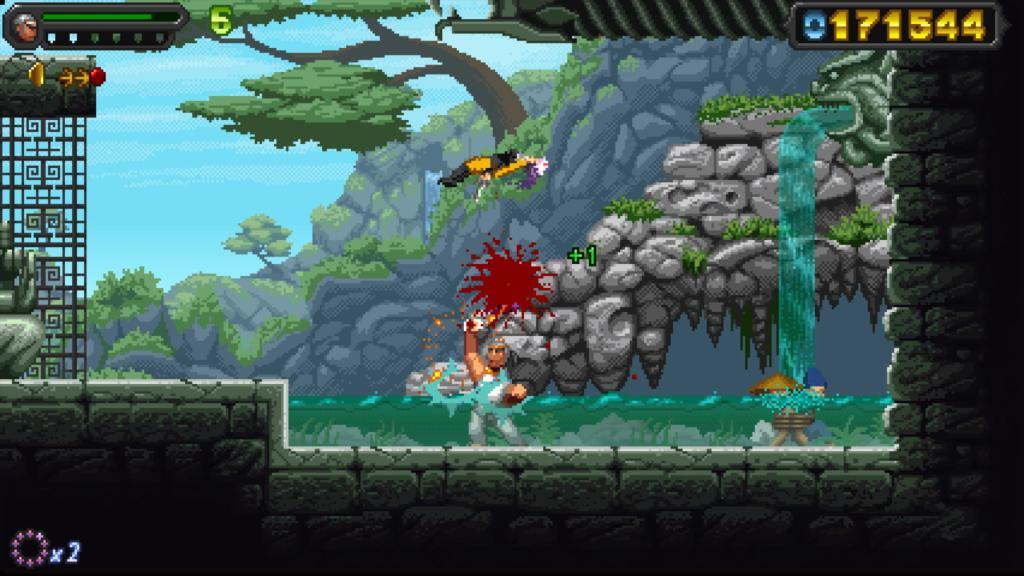1024x576 pixels.
Task: Select the red orb weapon icon
Action: (97, 76)
